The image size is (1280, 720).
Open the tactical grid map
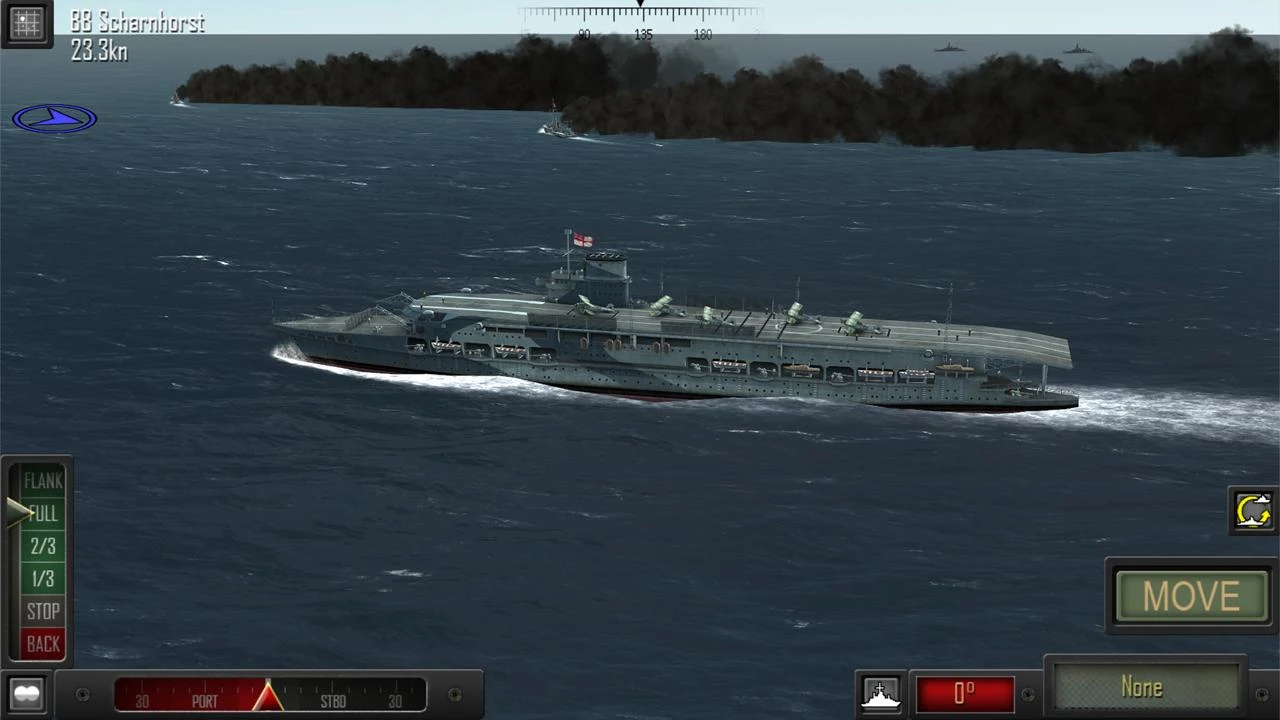[26, 23]
